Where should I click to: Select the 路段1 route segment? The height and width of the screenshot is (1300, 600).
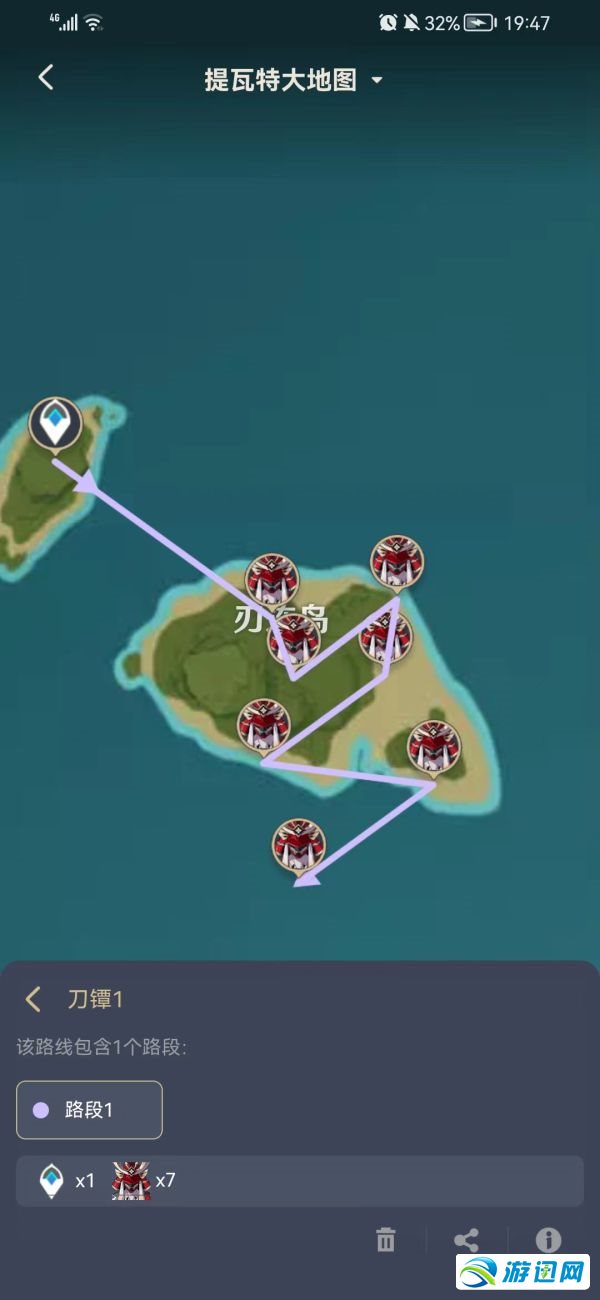(89, 1110)
